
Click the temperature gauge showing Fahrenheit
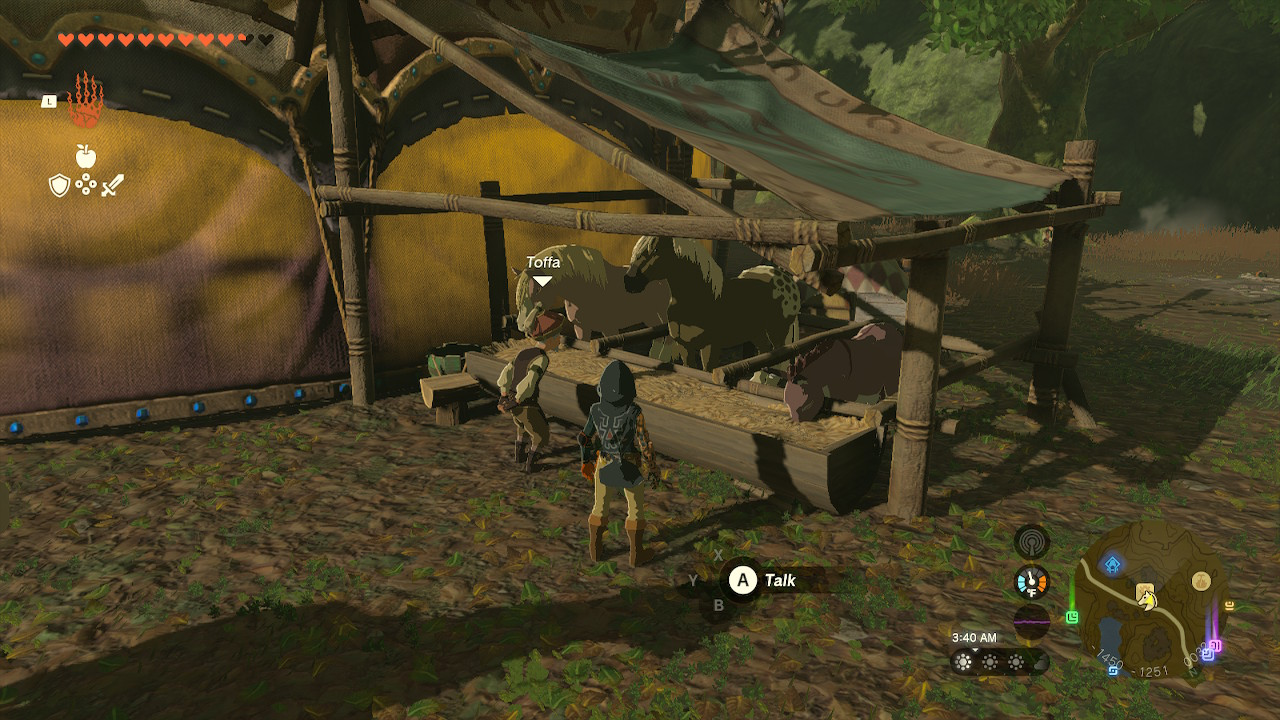point(1031,580)
